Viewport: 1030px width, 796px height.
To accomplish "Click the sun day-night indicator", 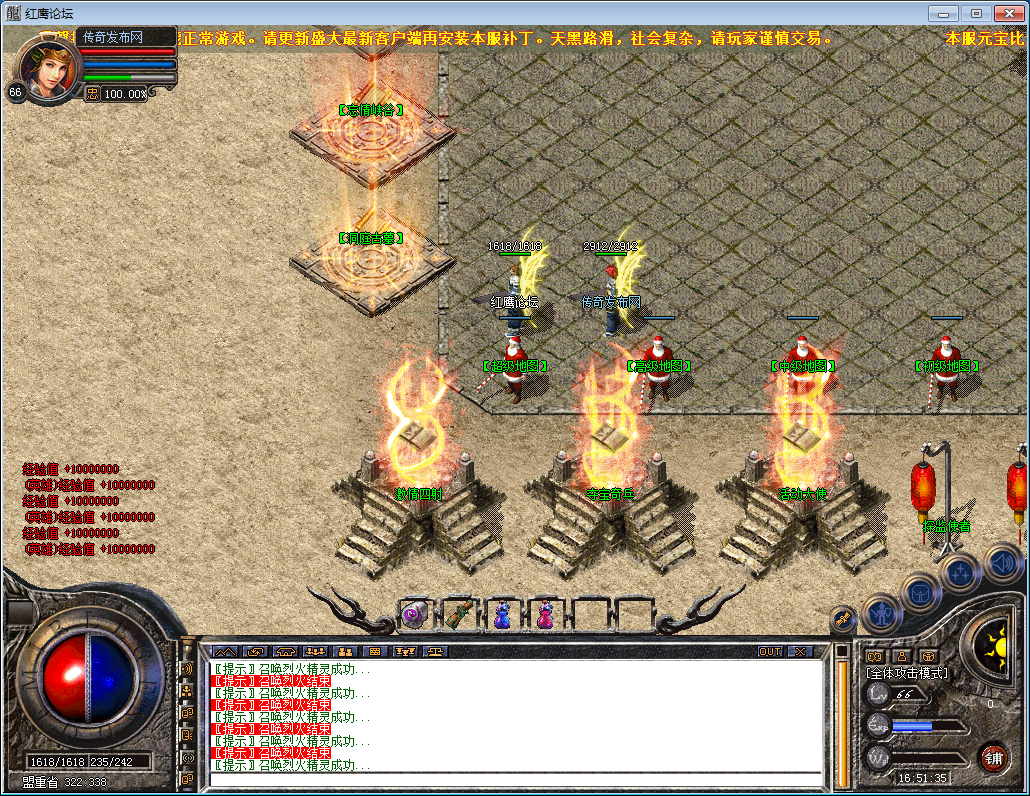I will 994,642.
